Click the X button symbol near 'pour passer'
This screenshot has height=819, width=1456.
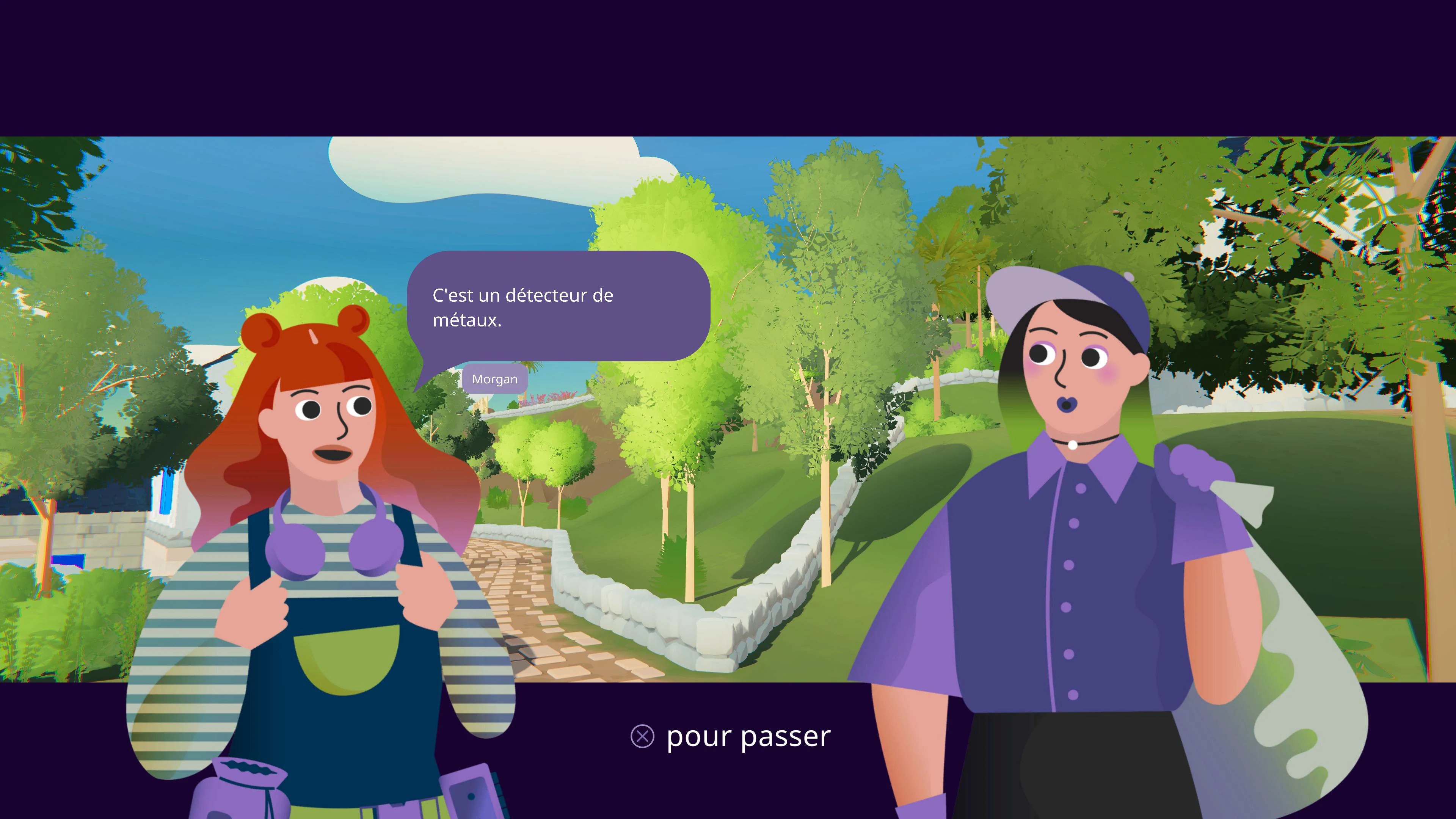[x=642, y=736]
